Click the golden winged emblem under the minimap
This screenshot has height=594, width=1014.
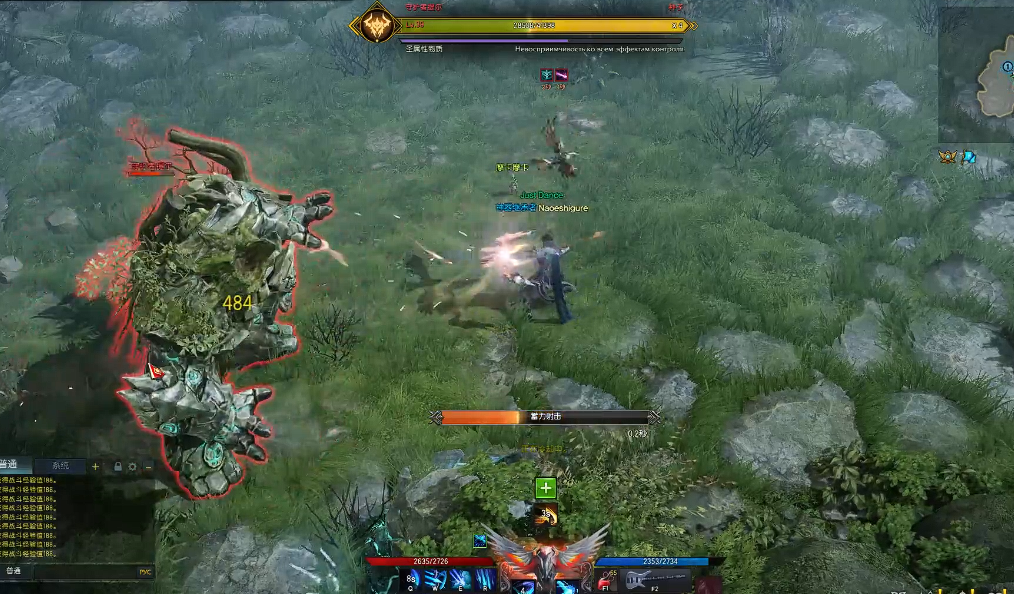tap(948, 157)
